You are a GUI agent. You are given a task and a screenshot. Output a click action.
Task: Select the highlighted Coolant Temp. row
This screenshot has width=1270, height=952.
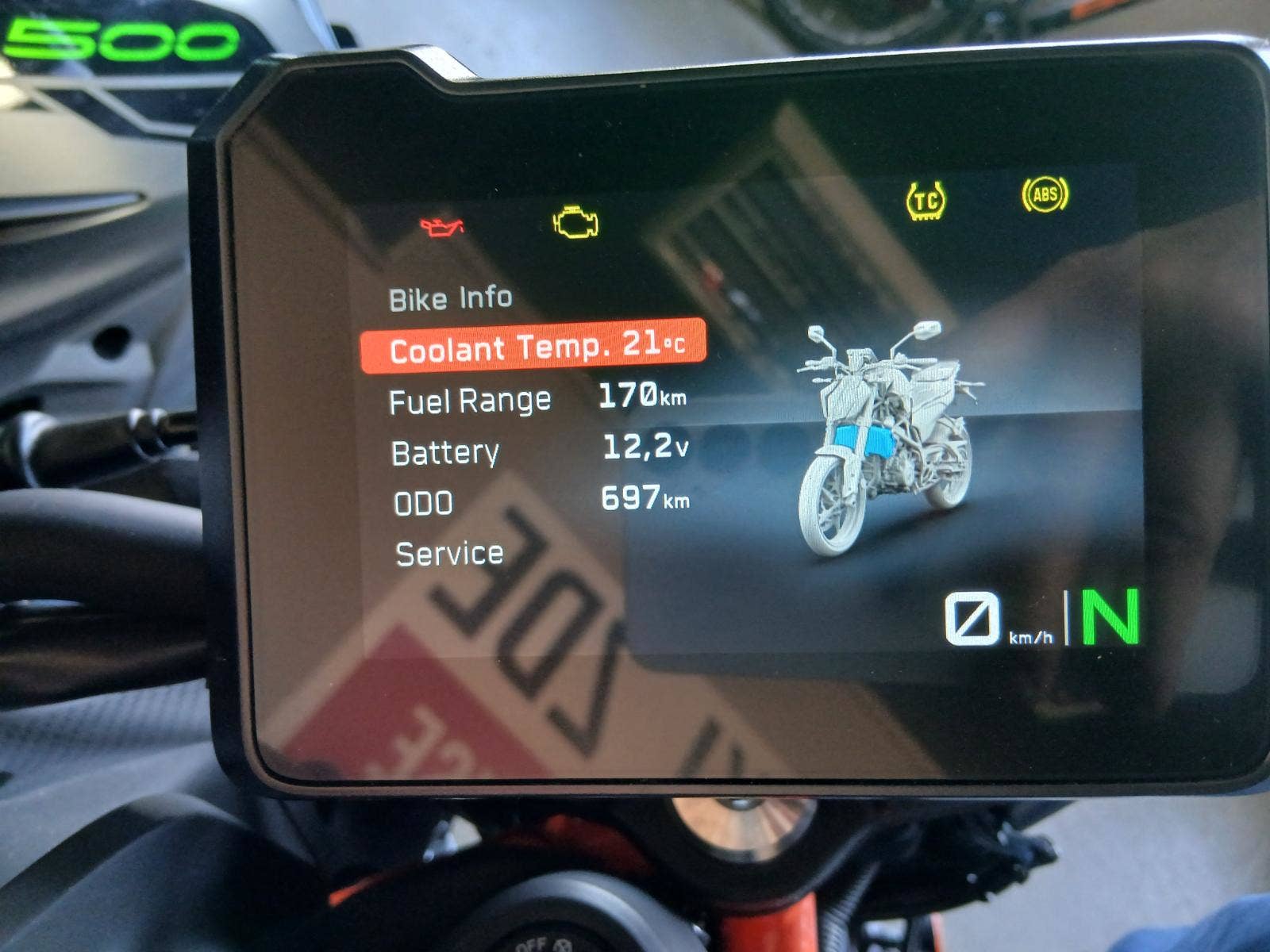pos(533,347)
